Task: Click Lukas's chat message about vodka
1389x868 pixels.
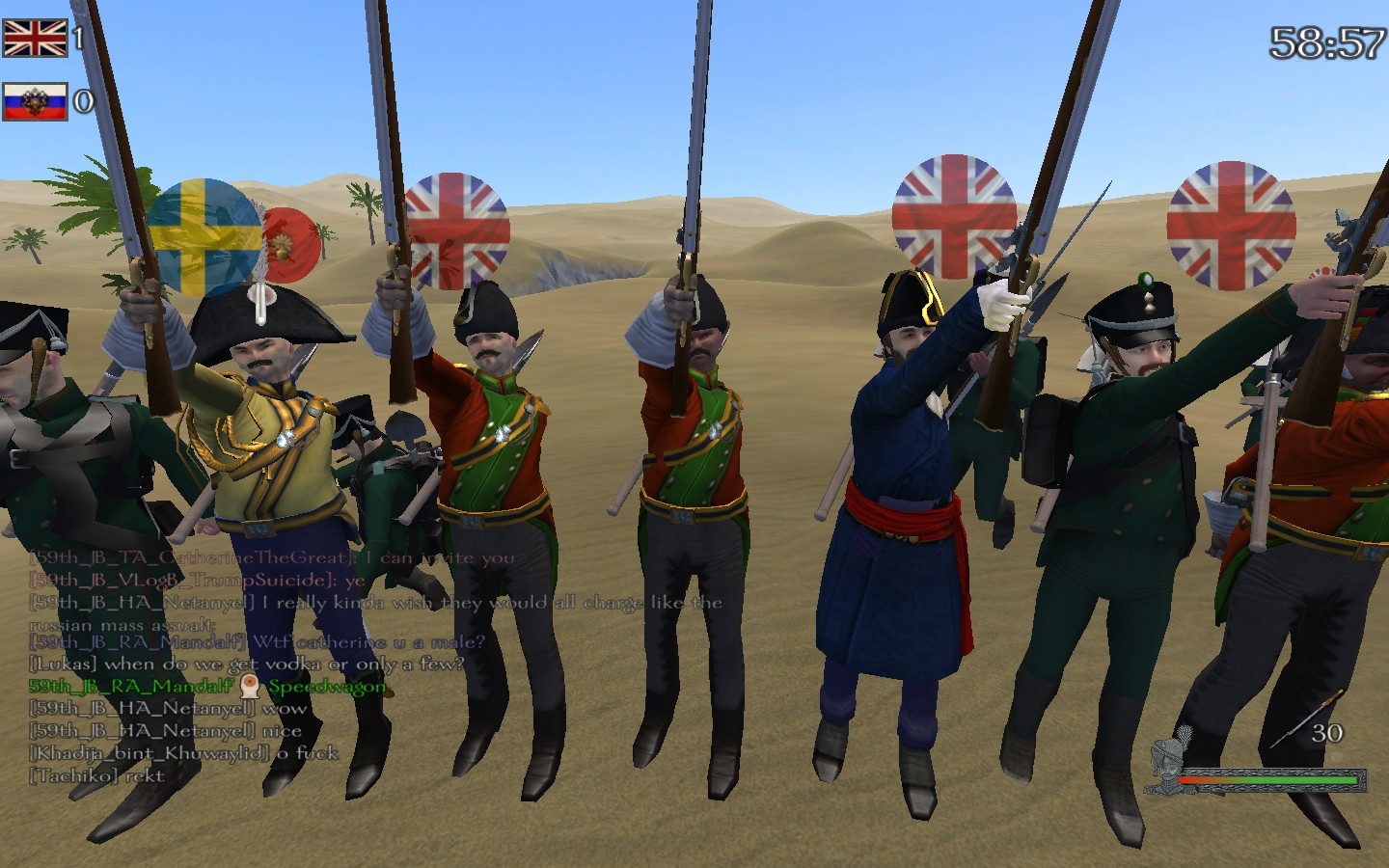Action: [246, 664]
